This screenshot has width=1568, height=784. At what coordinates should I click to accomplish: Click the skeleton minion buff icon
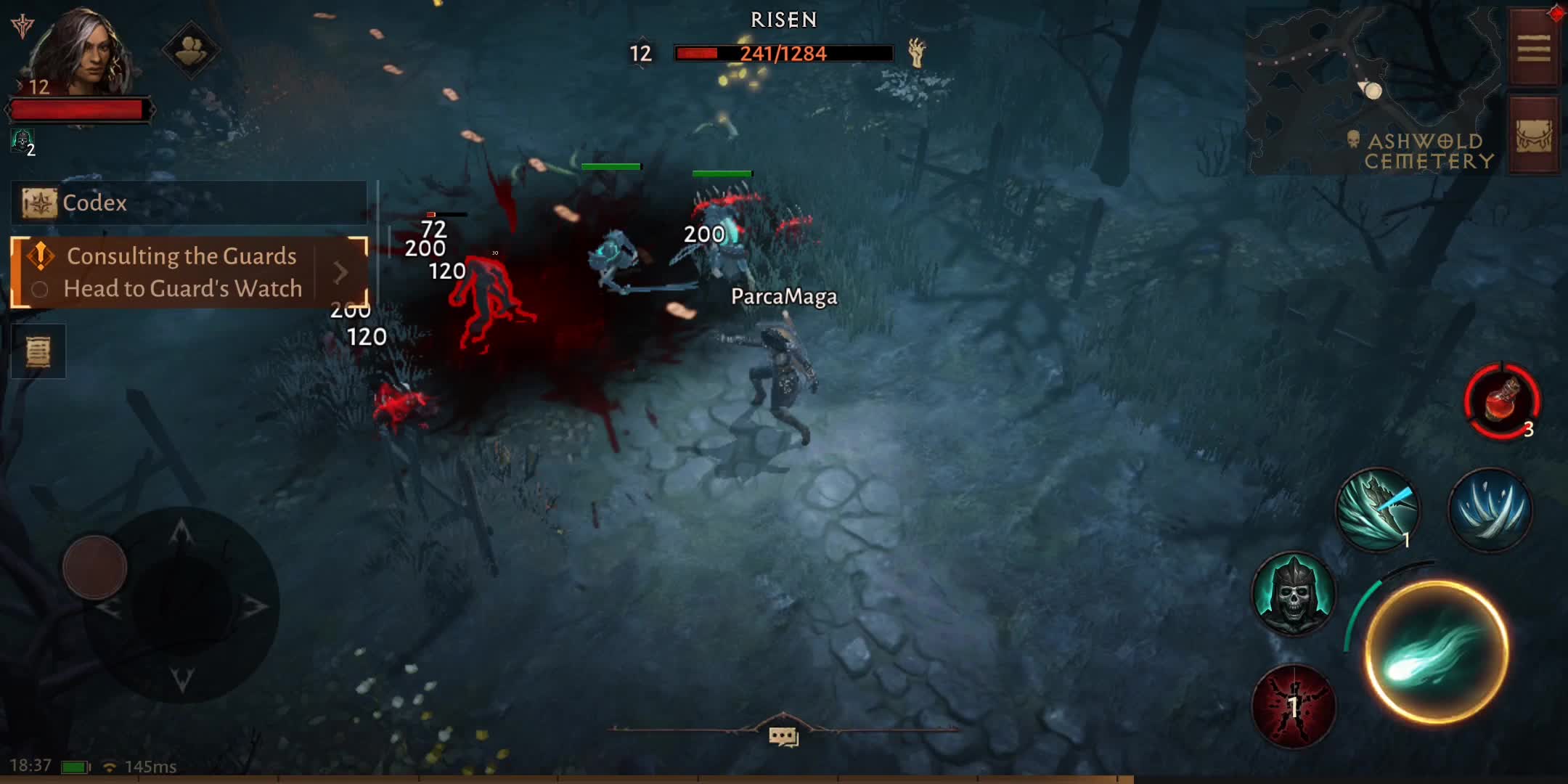(22, 140)
